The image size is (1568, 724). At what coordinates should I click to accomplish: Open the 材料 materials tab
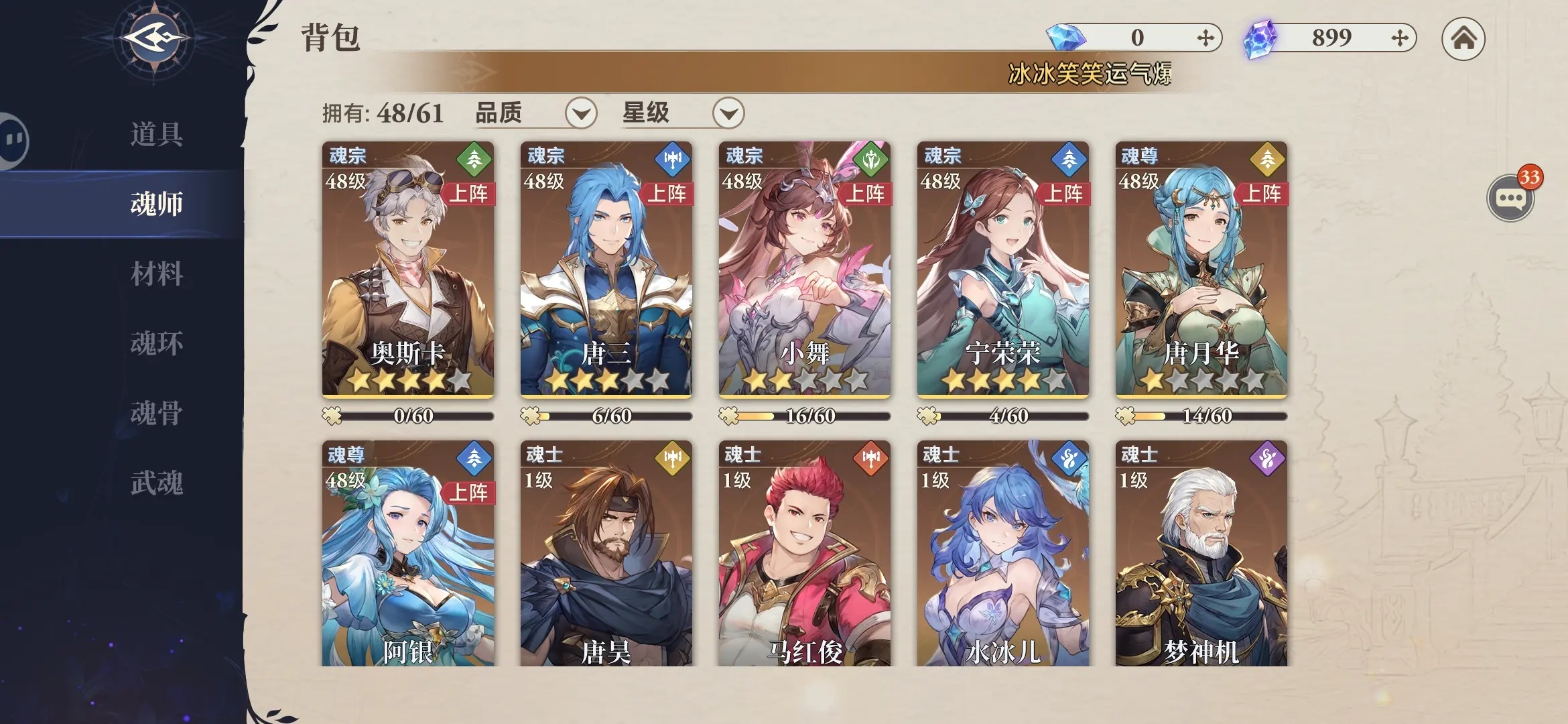pyautogui.click(x=156, y=274)
